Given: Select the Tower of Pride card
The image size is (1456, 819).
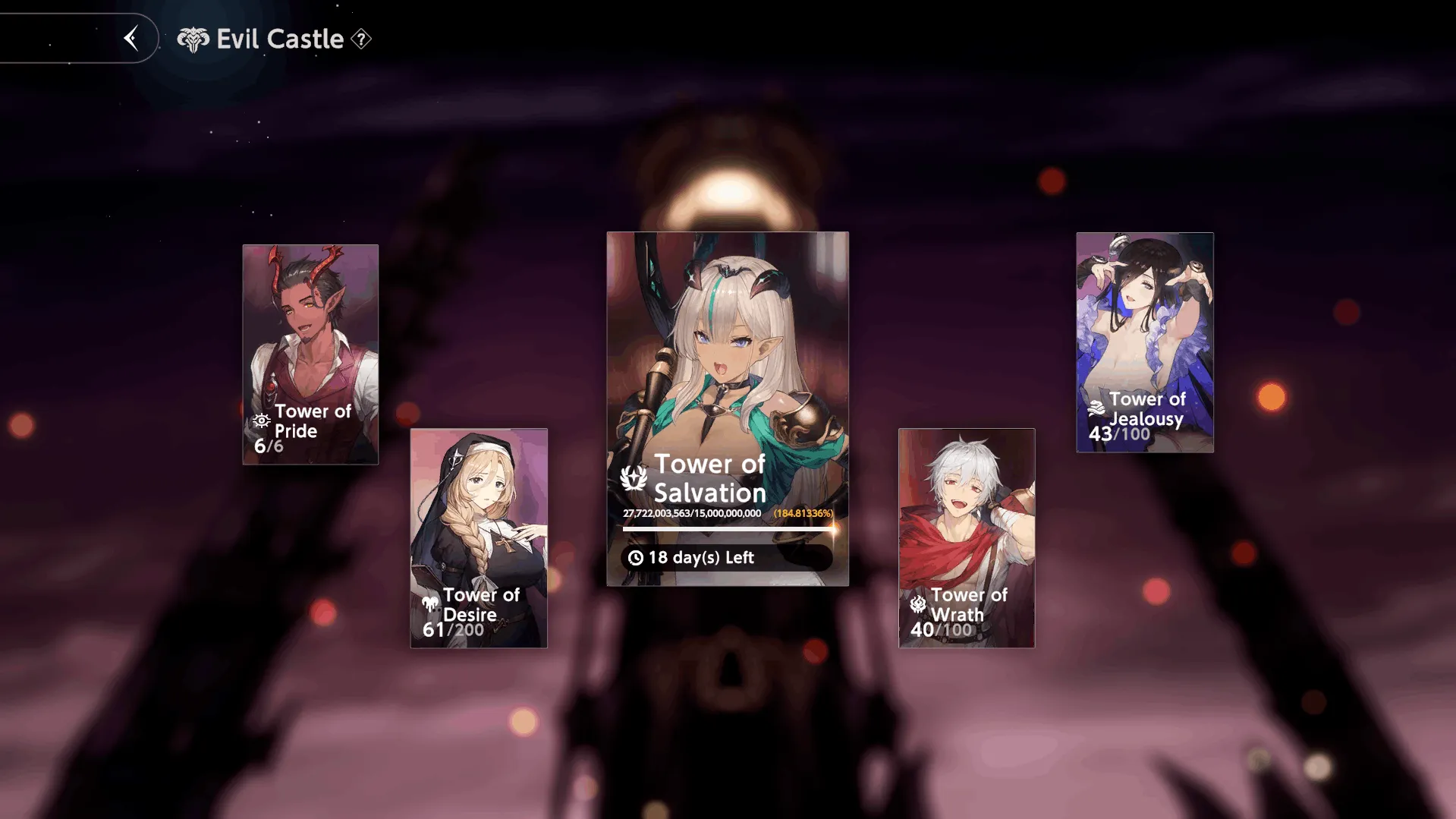Looking at the screenshot, I should 310,354.
